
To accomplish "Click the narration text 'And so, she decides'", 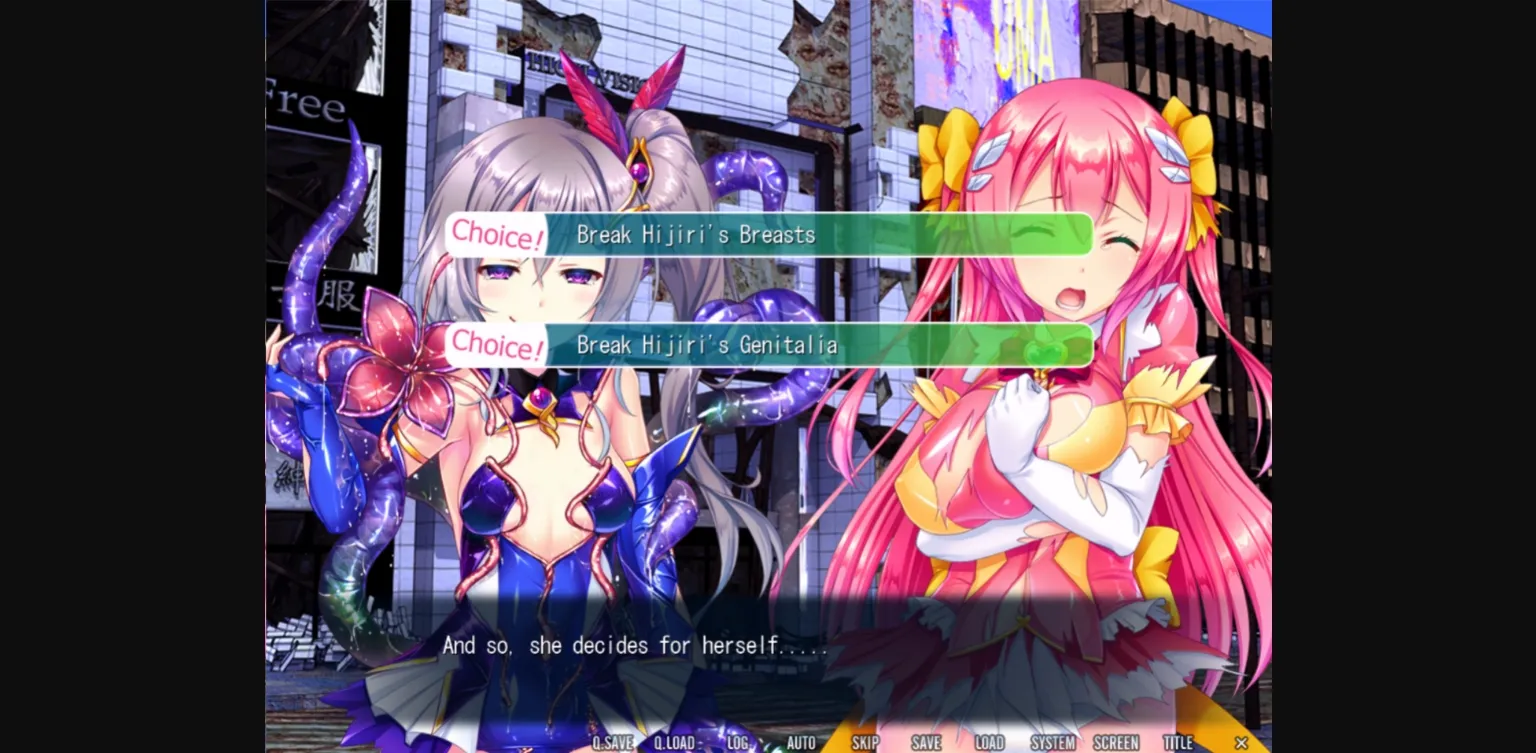I will click(635, 645).
